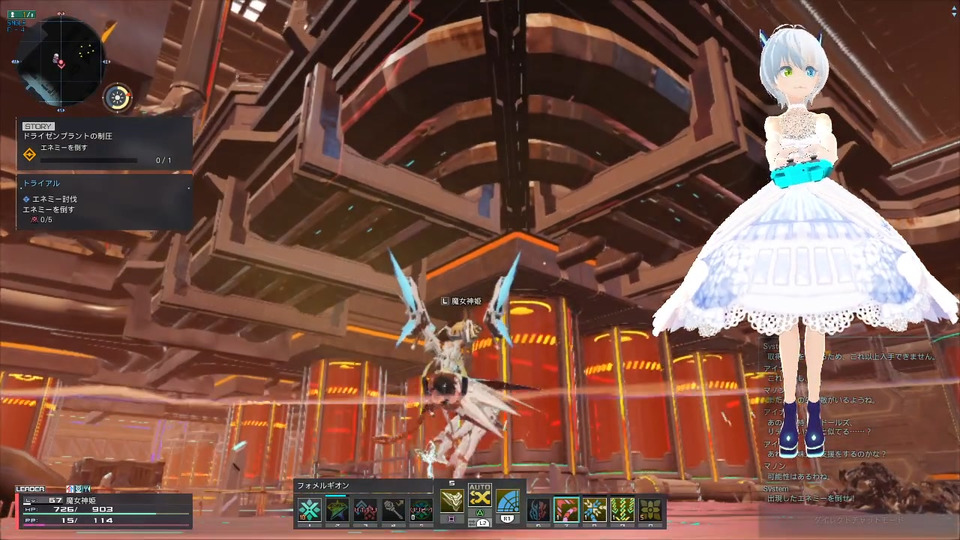Use the teal snowflake palette slot
This screenshot has height=540, width=960.
[310, 510]
